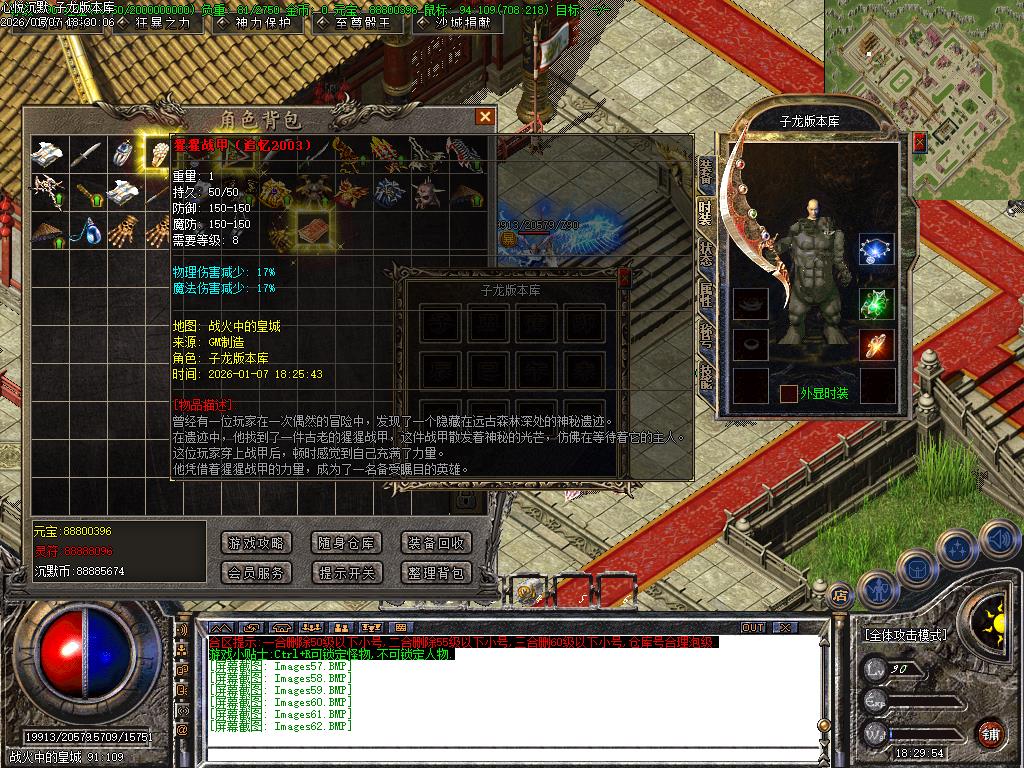Screen dimensions: 1024x768
Task: Select the green jade equipment slot
Action: click(x=876, y=305)
